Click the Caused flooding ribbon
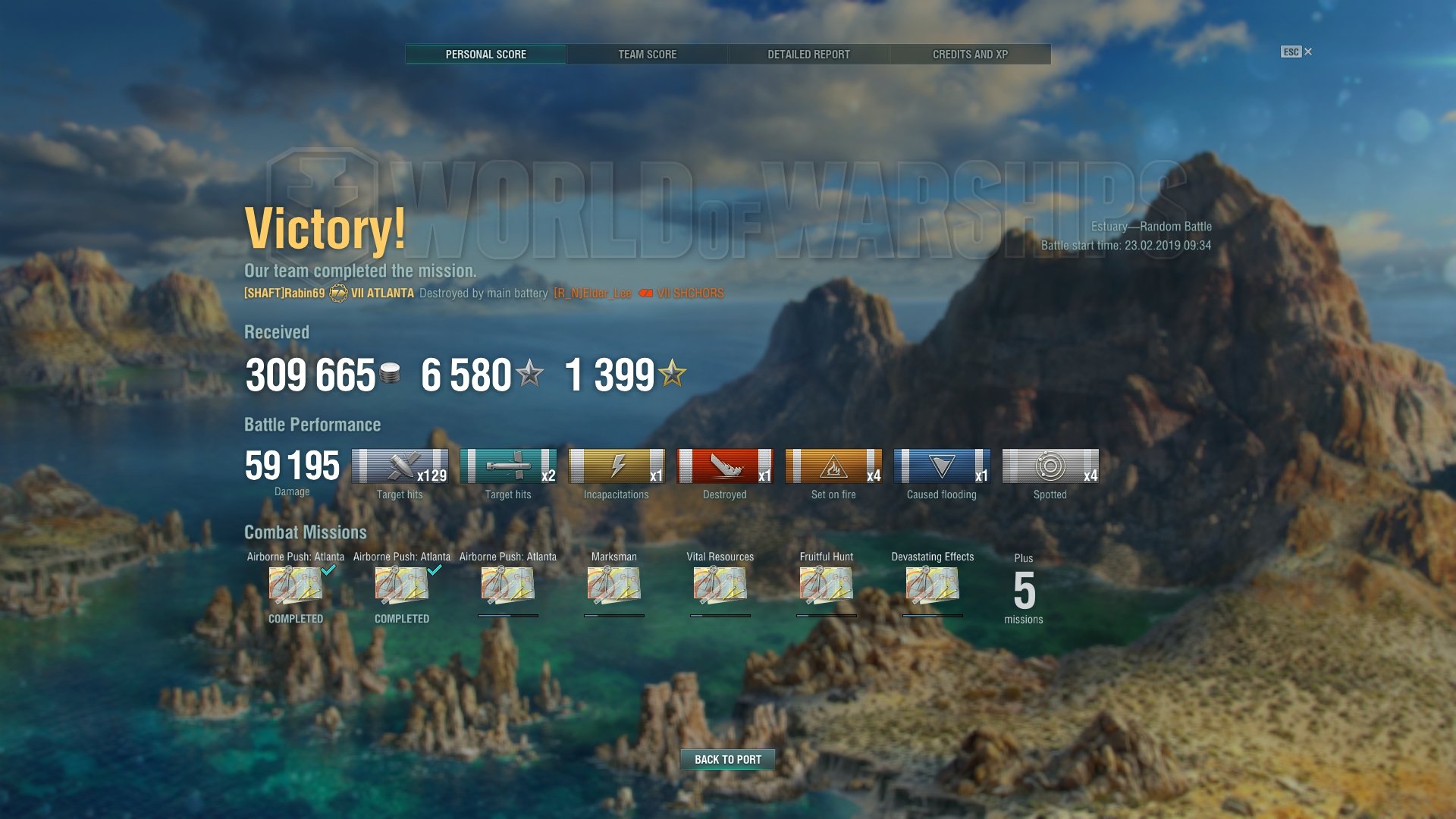This screenshot has width=1456, height=819. tap(942, 466)
